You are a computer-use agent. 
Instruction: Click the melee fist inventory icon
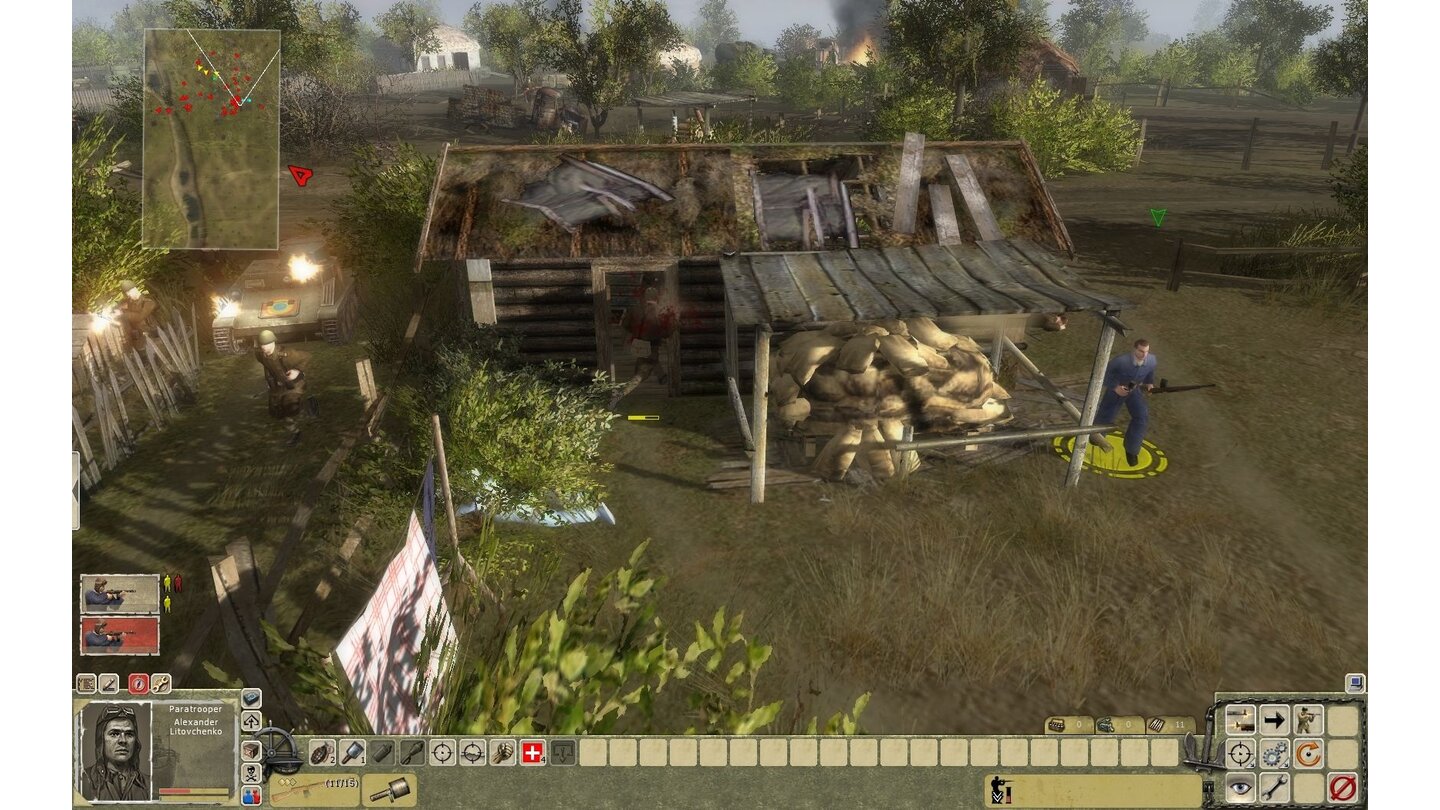(x=501, y=753)
